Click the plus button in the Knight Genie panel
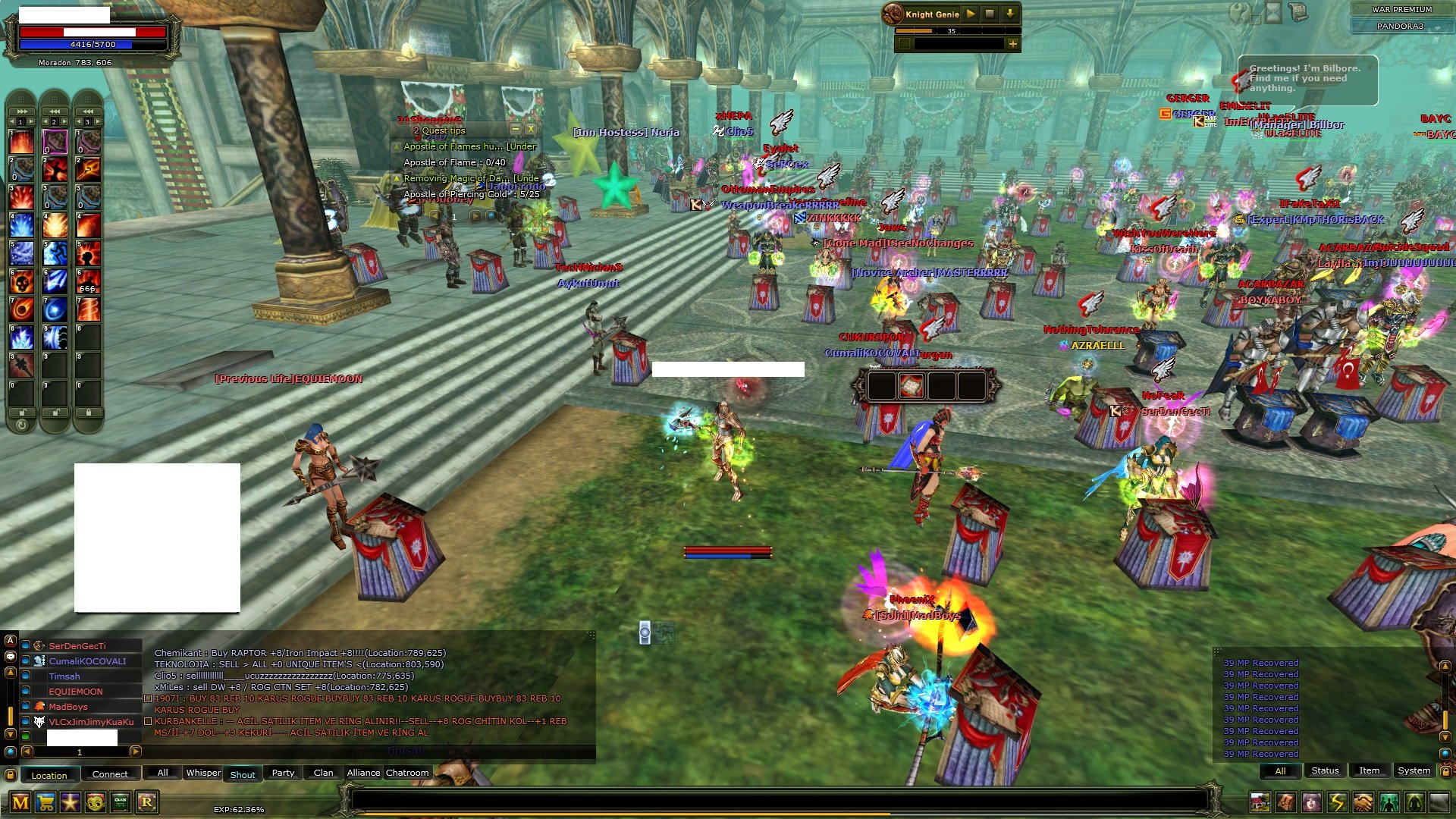 tap(1013, 44)
